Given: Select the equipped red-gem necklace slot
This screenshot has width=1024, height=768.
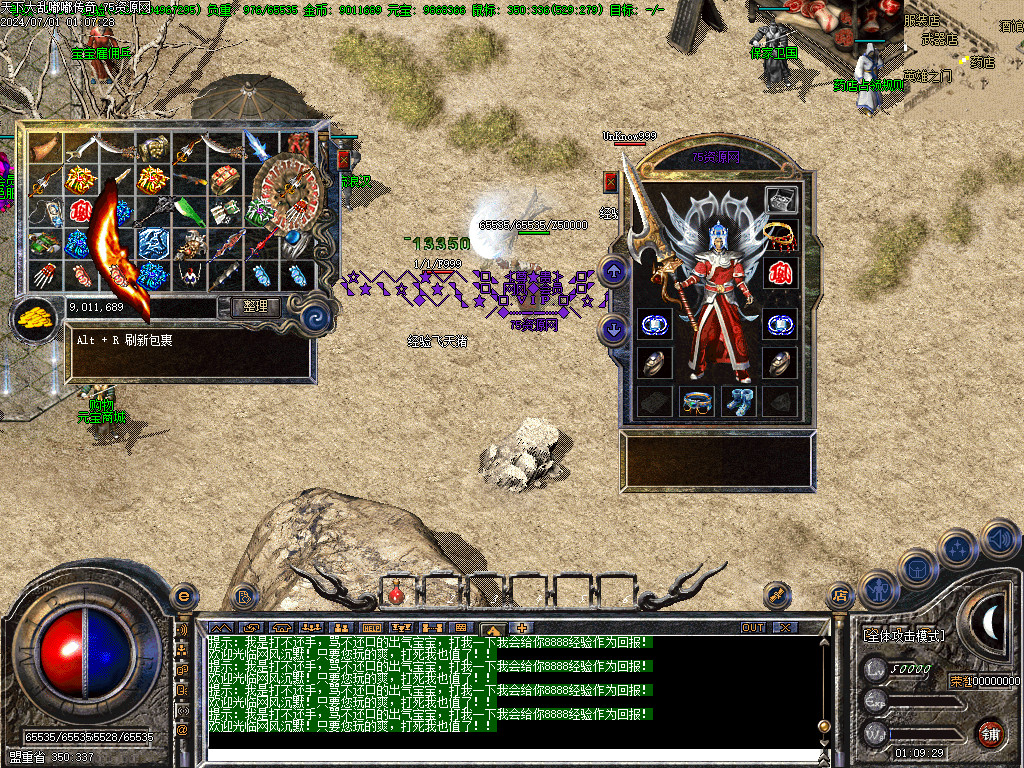Looking at the screenshot, I should 780,235.
